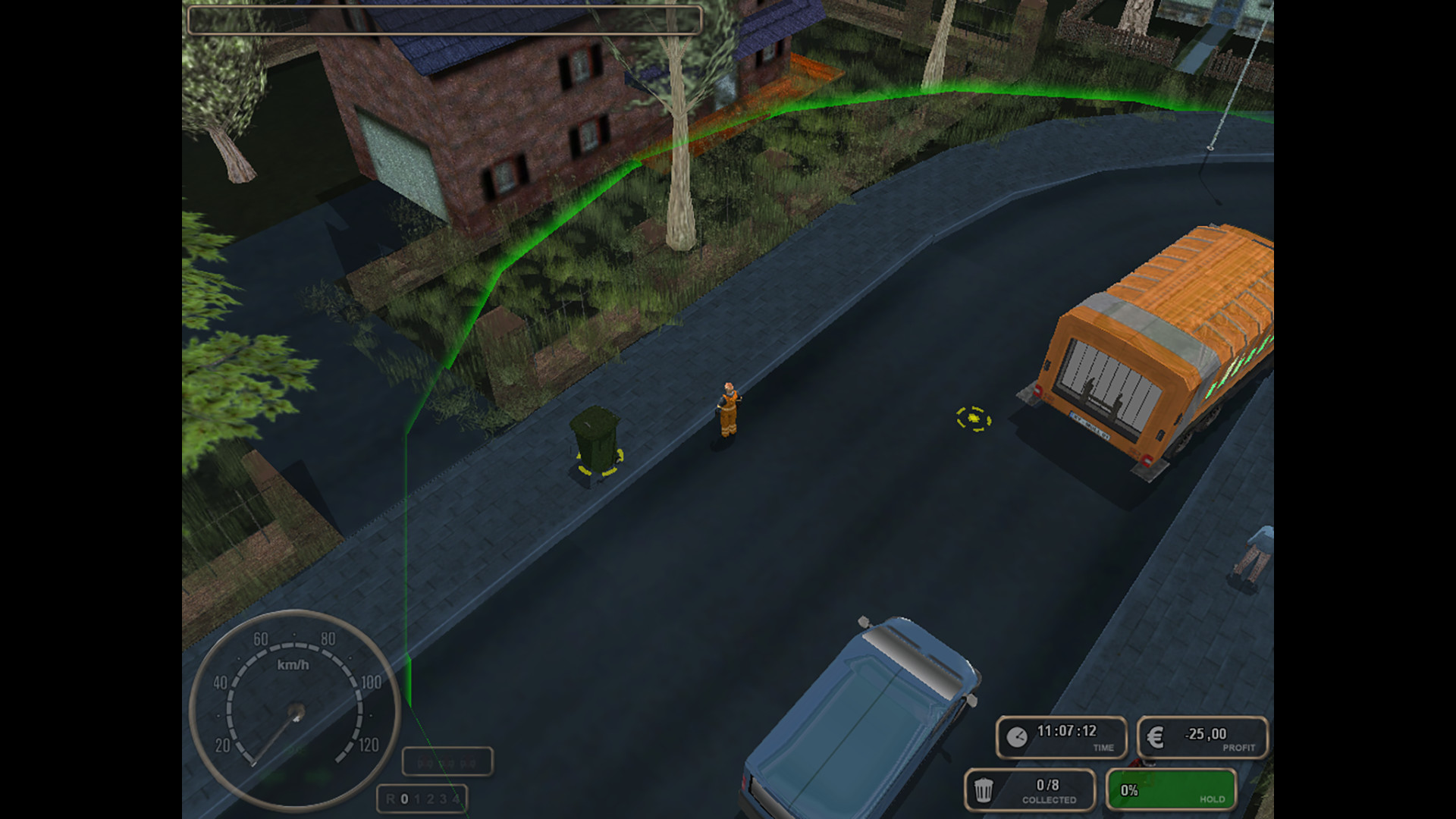Select the TIME display panel
The height and width of the screenshot is (819, 1456).
1060,734
